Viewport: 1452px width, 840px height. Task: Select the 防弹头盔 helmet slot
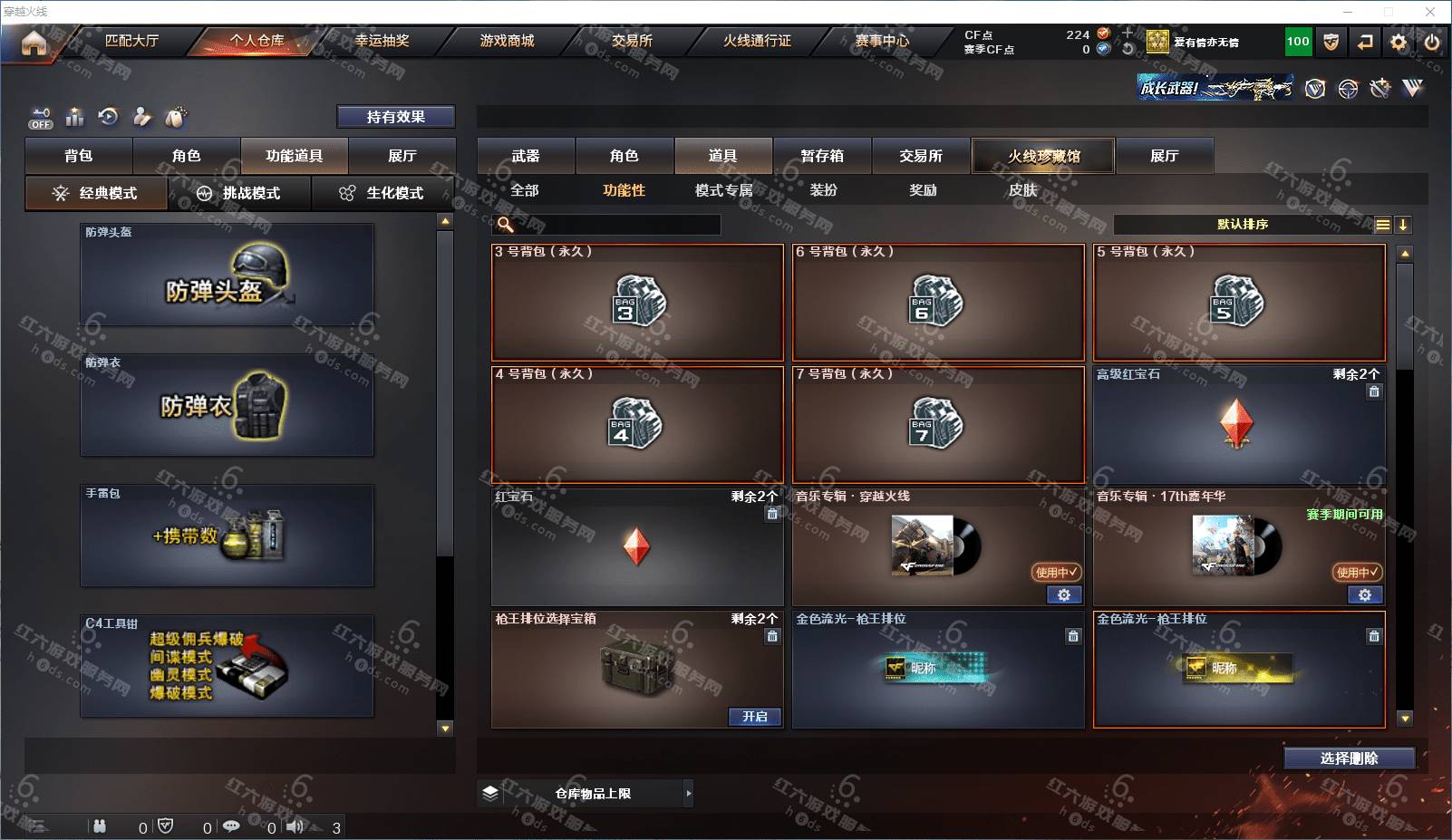[227, 275]
